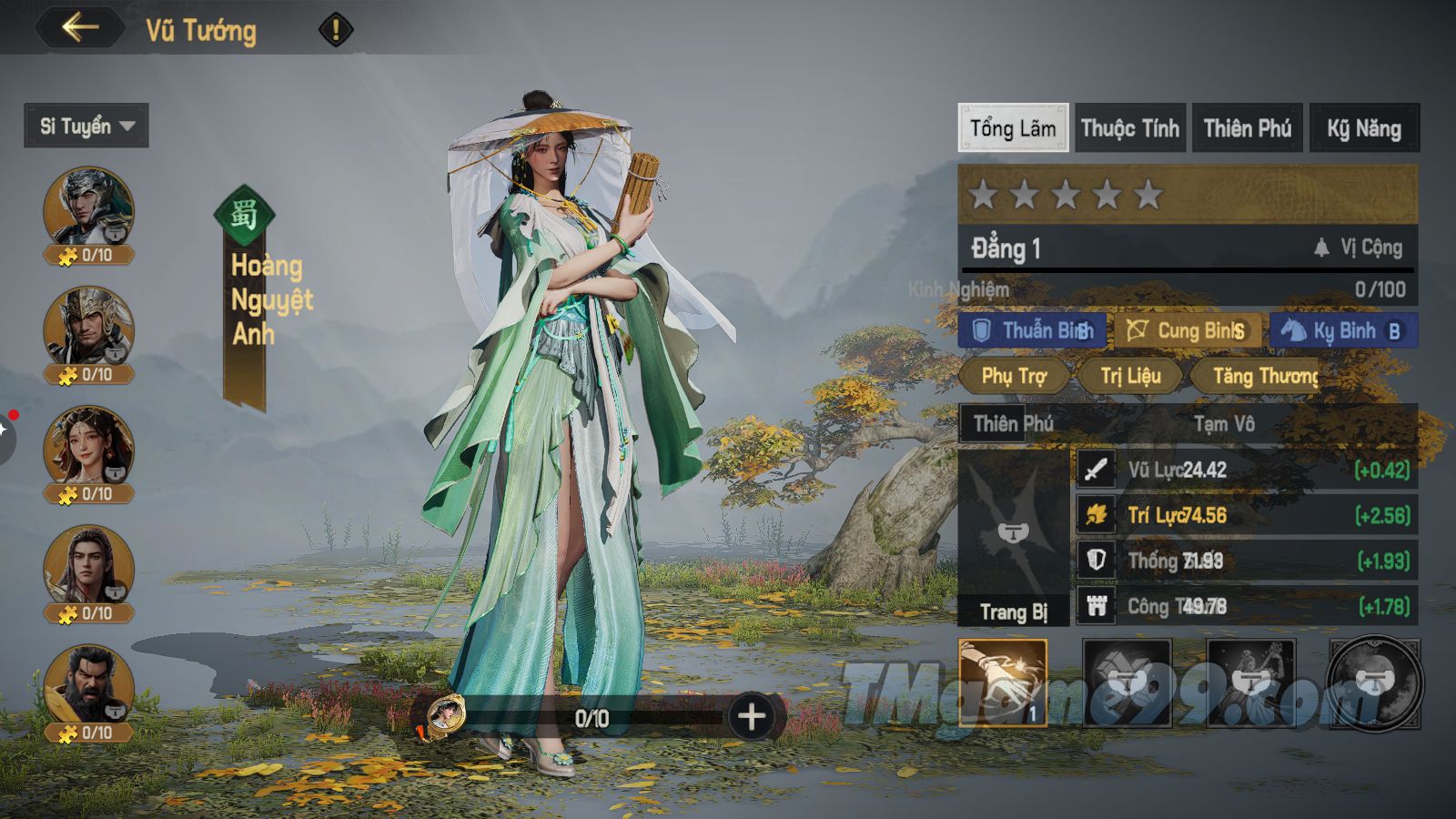The height and width of the screenshot is (819, 1456).
Task: Choose the female general with red ornaments
Action: click(x=88, y=446)
